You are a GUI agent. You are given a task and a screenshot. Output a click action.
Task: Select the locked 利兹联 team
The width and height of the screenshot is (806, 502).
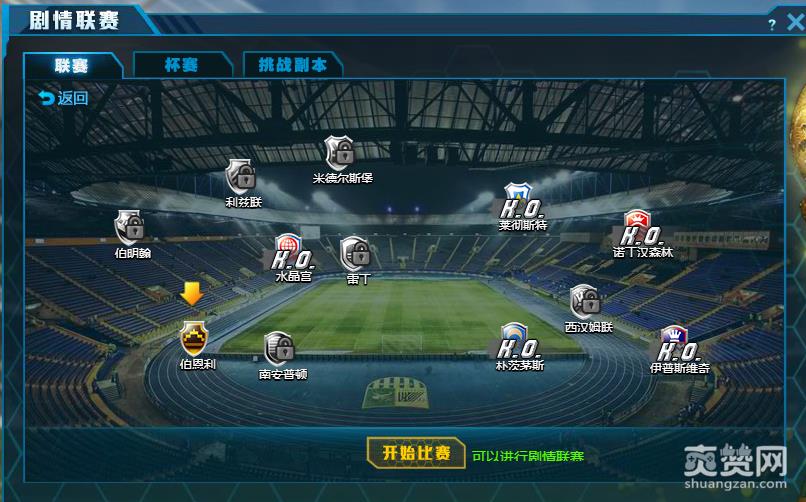(x=240, y=175)
